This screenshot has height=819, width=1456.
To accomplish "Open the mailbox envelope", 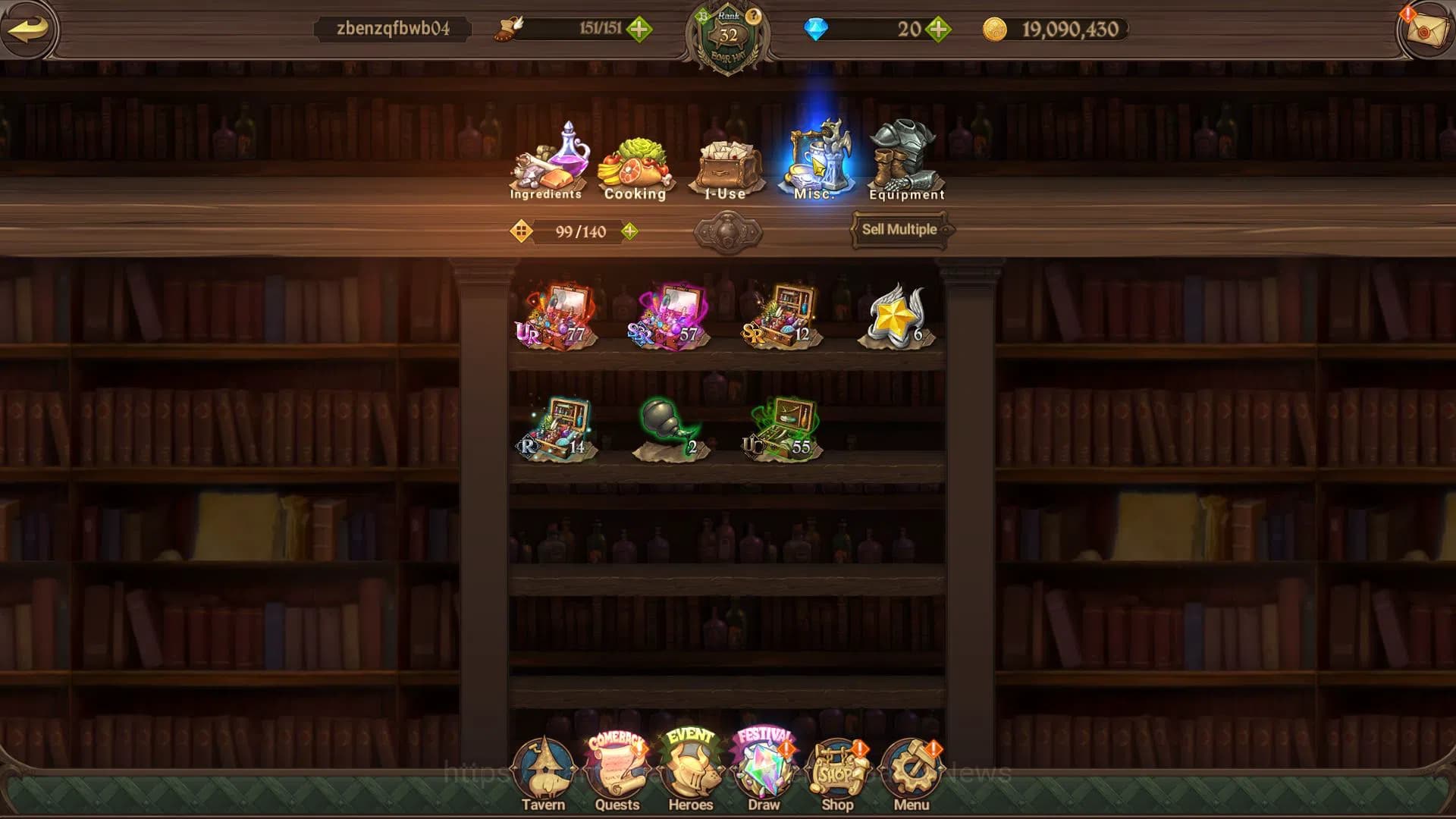I will click(x=1425, y=30).
